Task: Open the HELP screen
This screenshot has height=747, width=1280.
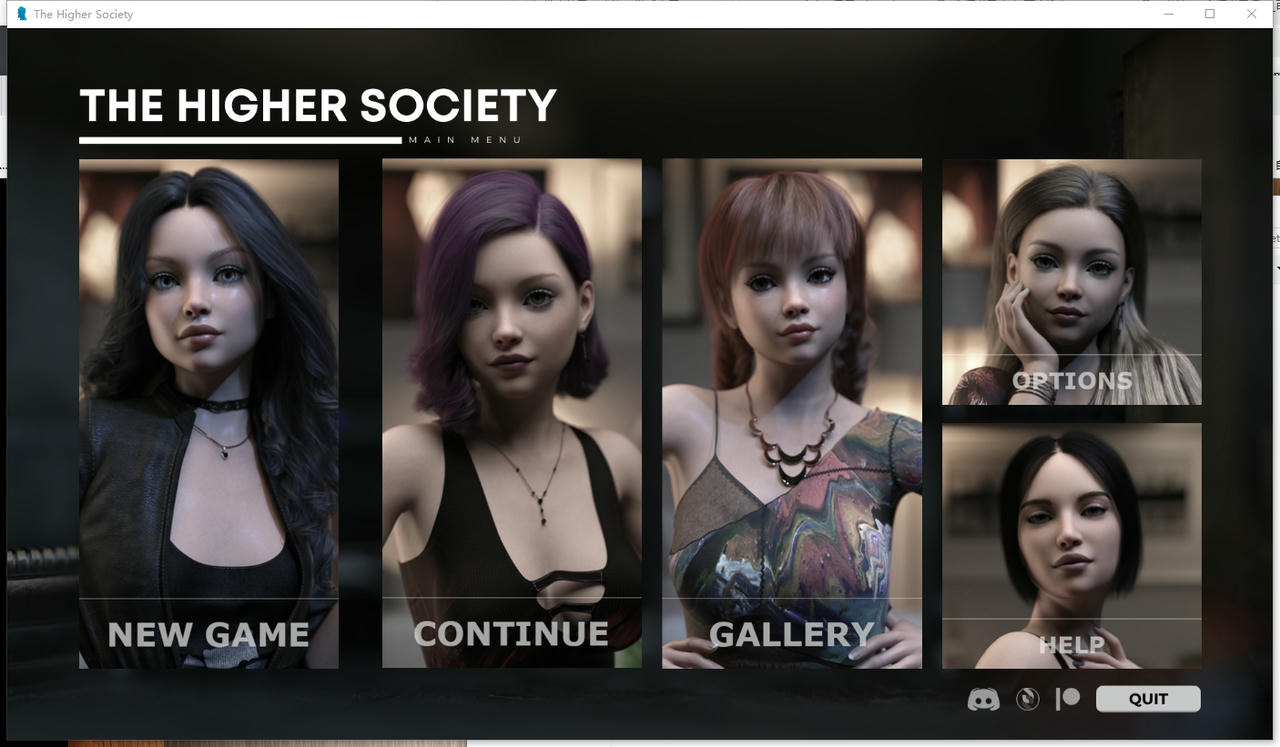Action: pyautogui.click(x=1071, y=645)
